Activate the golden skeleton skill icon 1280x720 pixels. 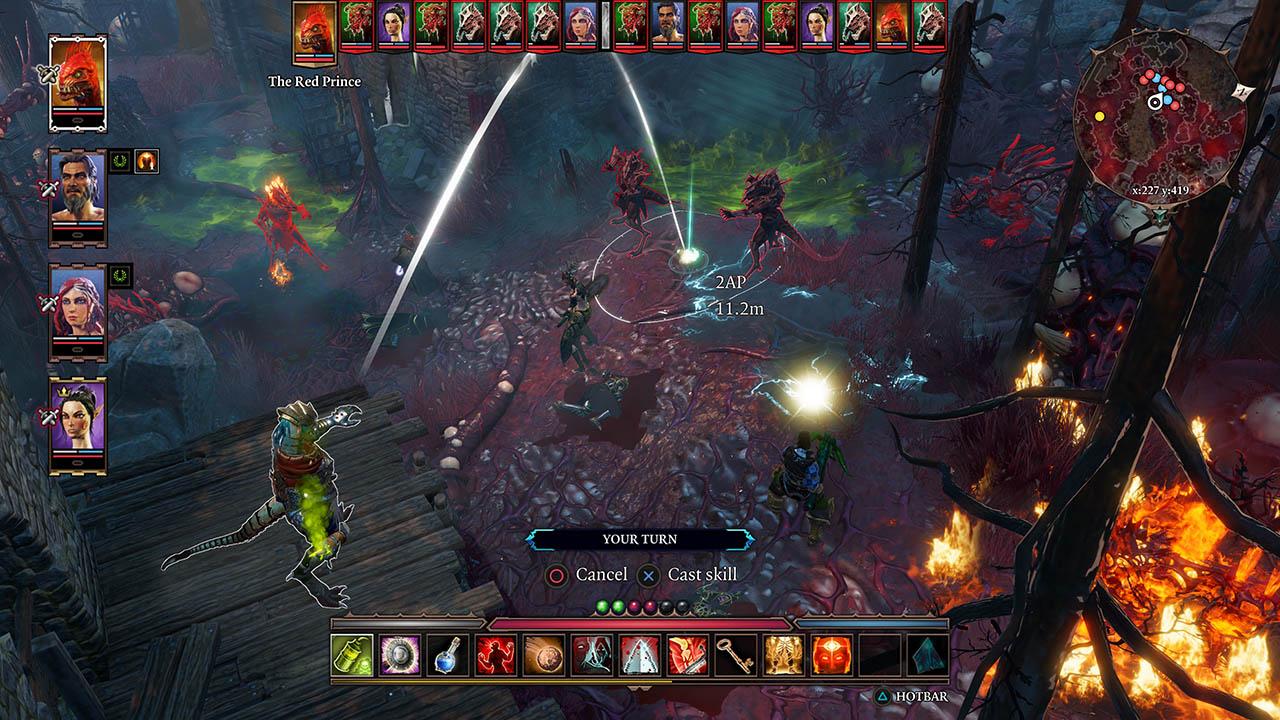coord(783,655)
